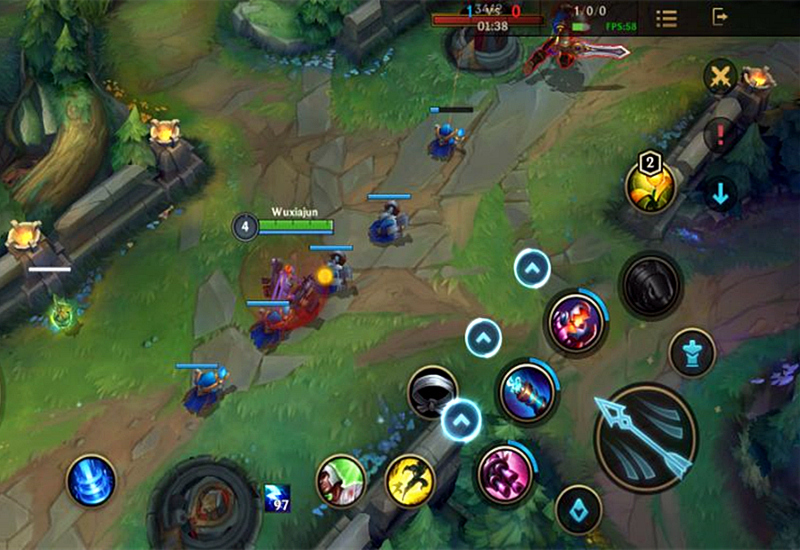
Task: Target minions with the small diamond button
Action: pos(578,509)
